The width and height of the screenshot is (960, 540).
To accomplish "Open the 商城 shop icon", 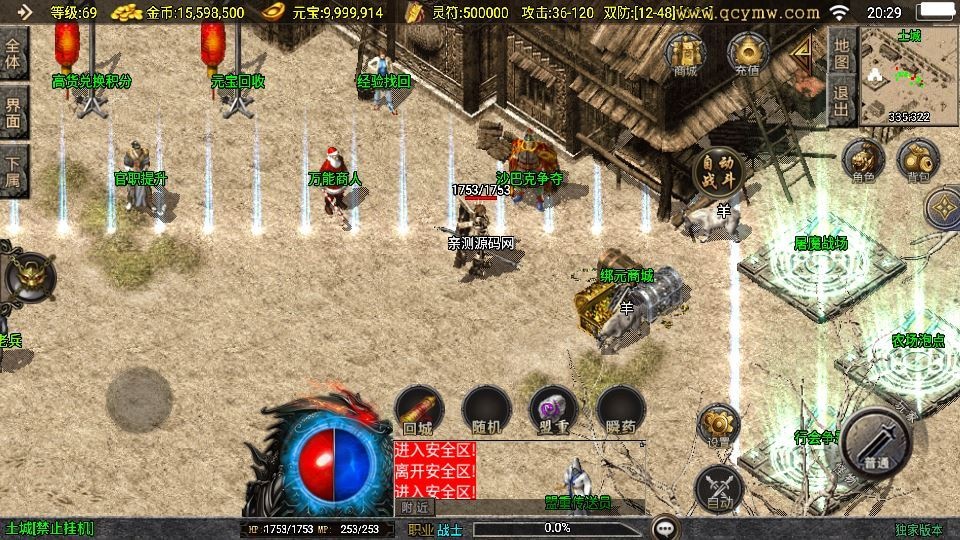I will point(685,53).
